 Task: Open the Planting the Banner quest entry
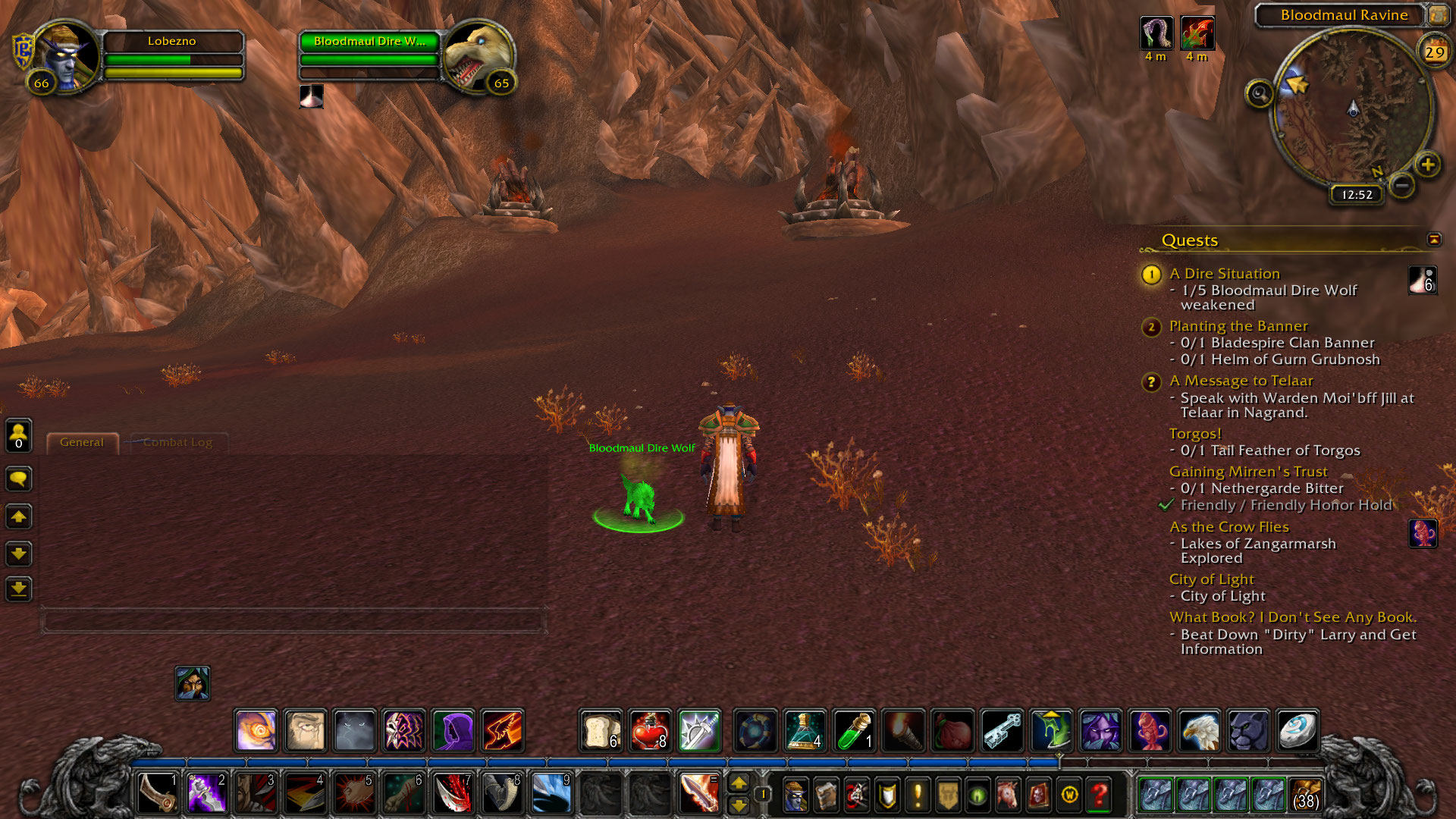pos(1238,326)
